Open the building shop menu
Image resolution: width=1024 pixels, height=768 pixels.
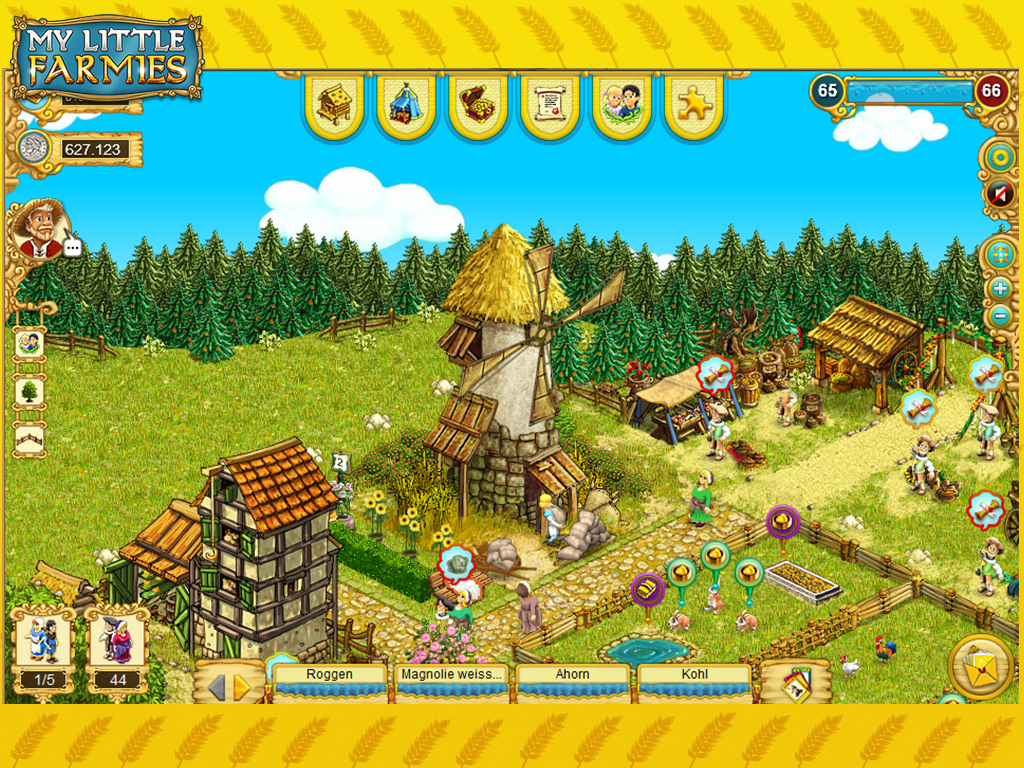click(x=335, y=103)
